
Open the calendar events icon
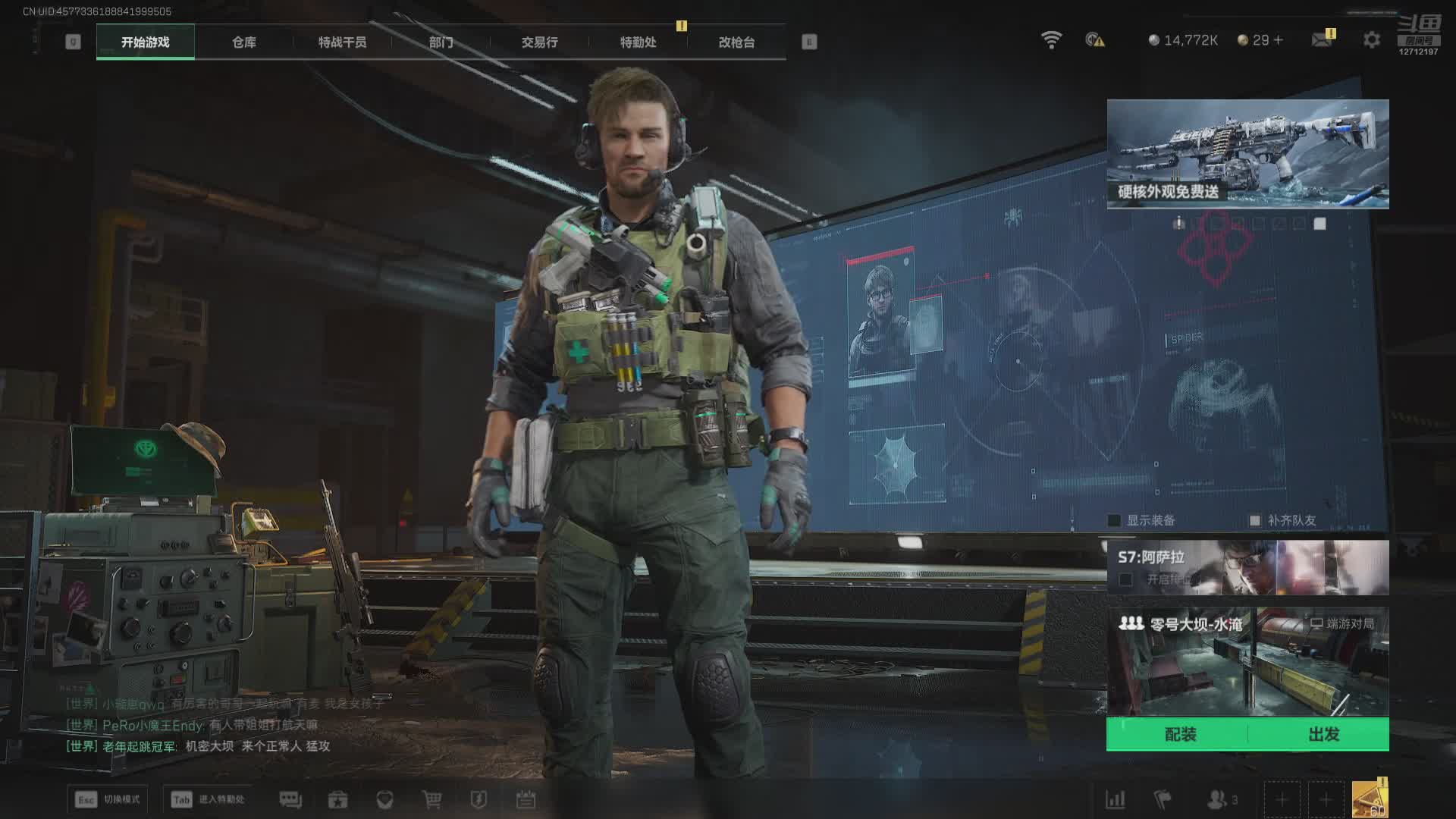click(x=526, y=799)
